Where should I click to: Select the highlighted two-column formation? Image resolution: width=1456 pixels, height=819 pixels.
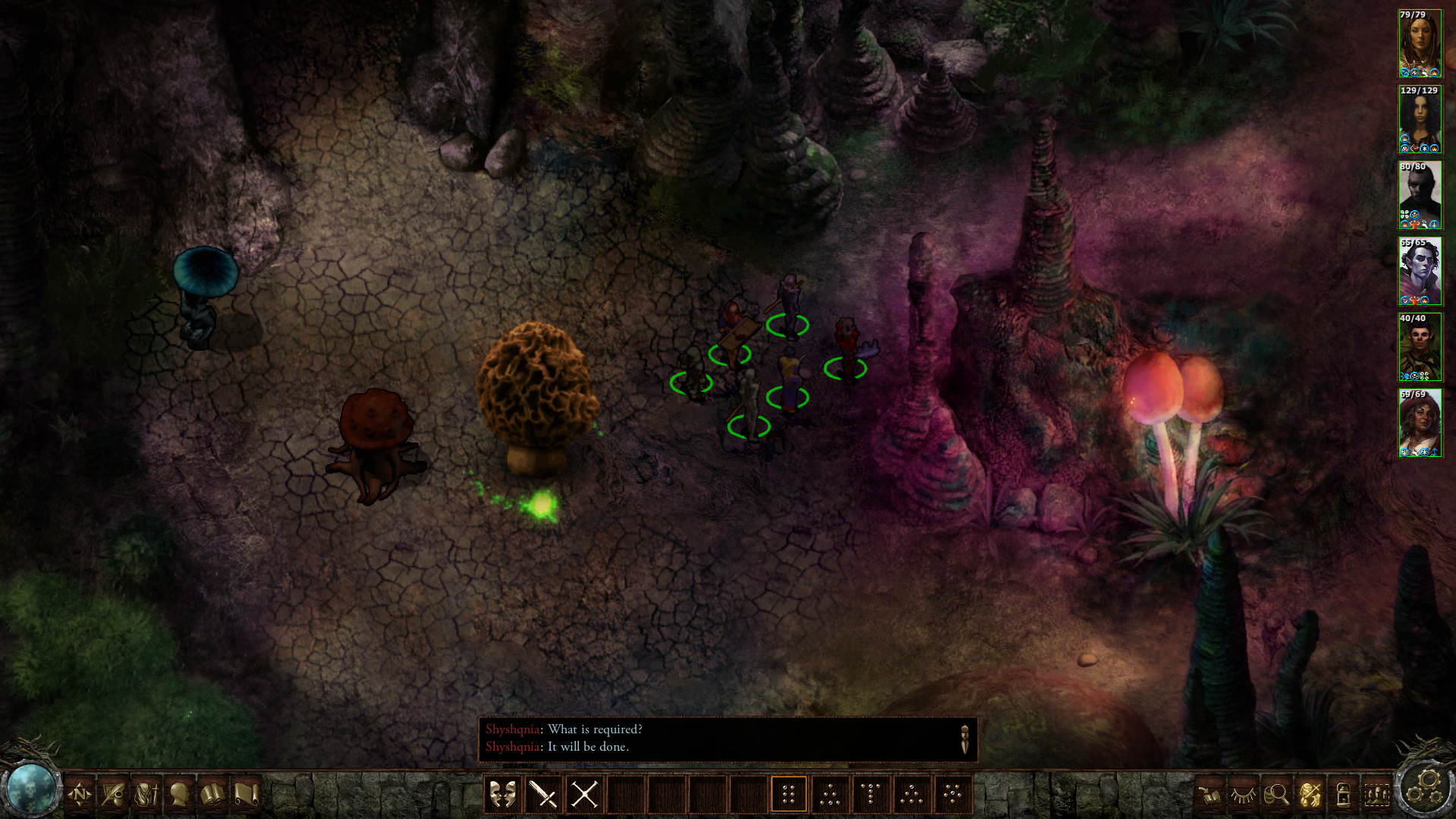coord(788,795)
